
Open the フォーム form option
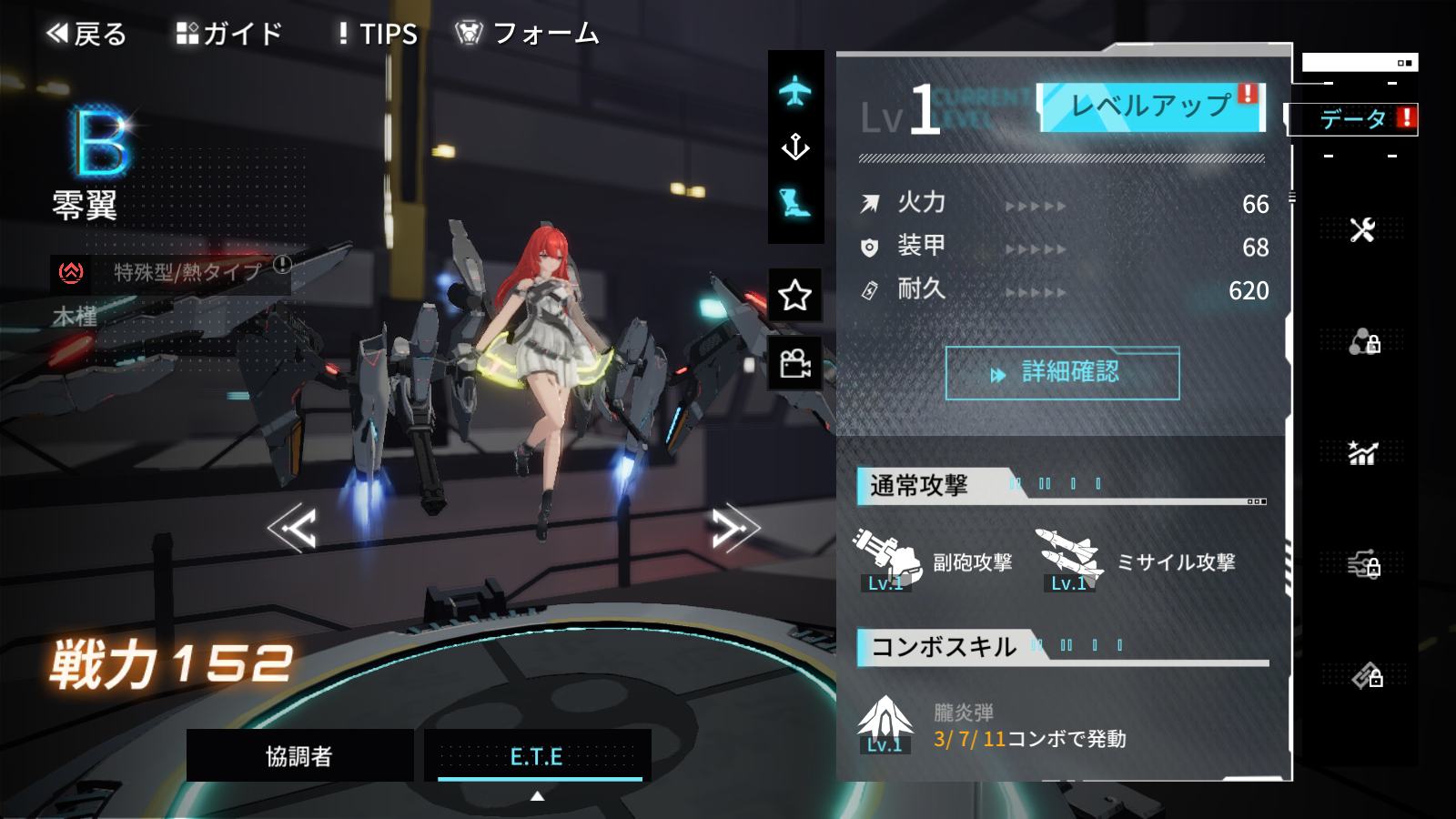pyautogui.click(x=528, y=35)
